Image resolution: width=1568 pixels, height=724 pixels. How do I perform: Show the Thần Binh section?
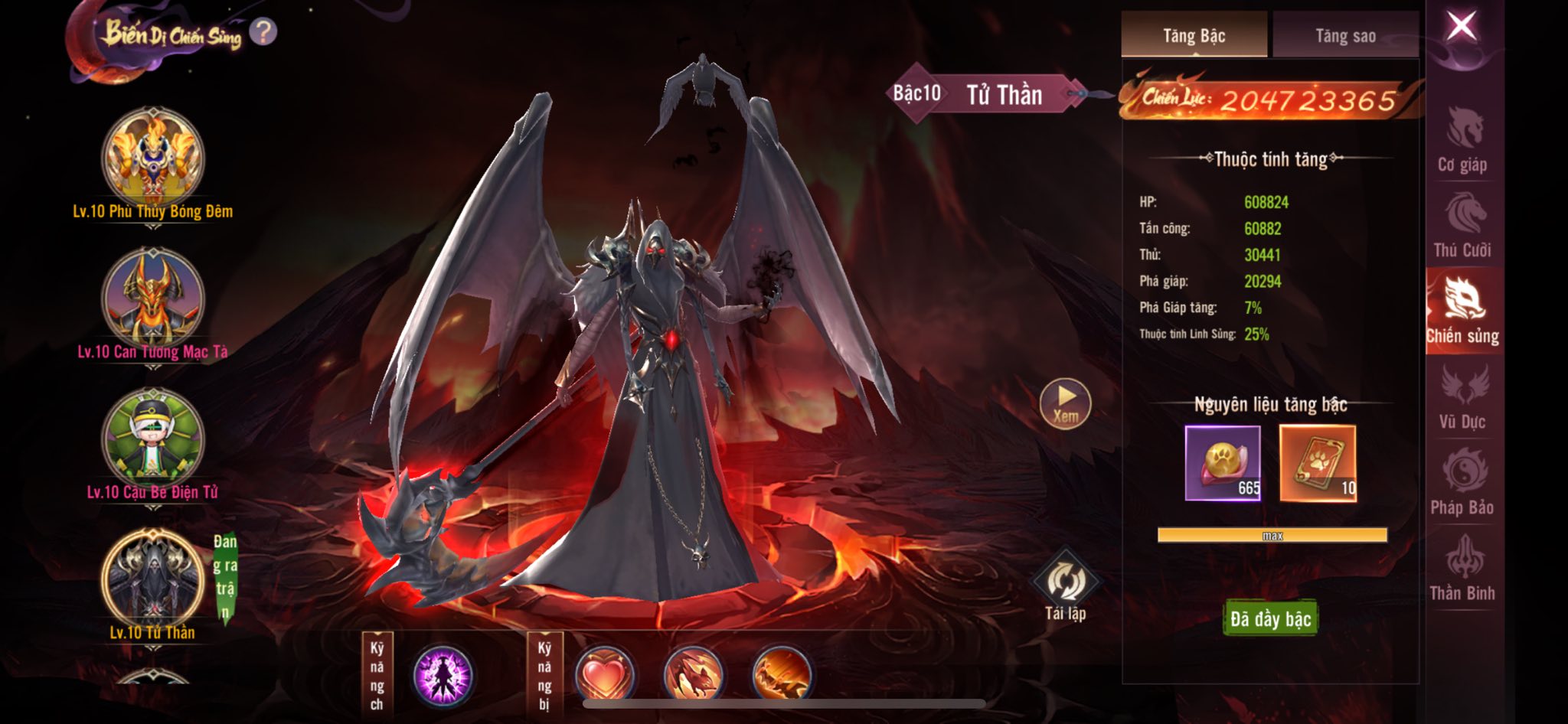[x=1462, y=569]
